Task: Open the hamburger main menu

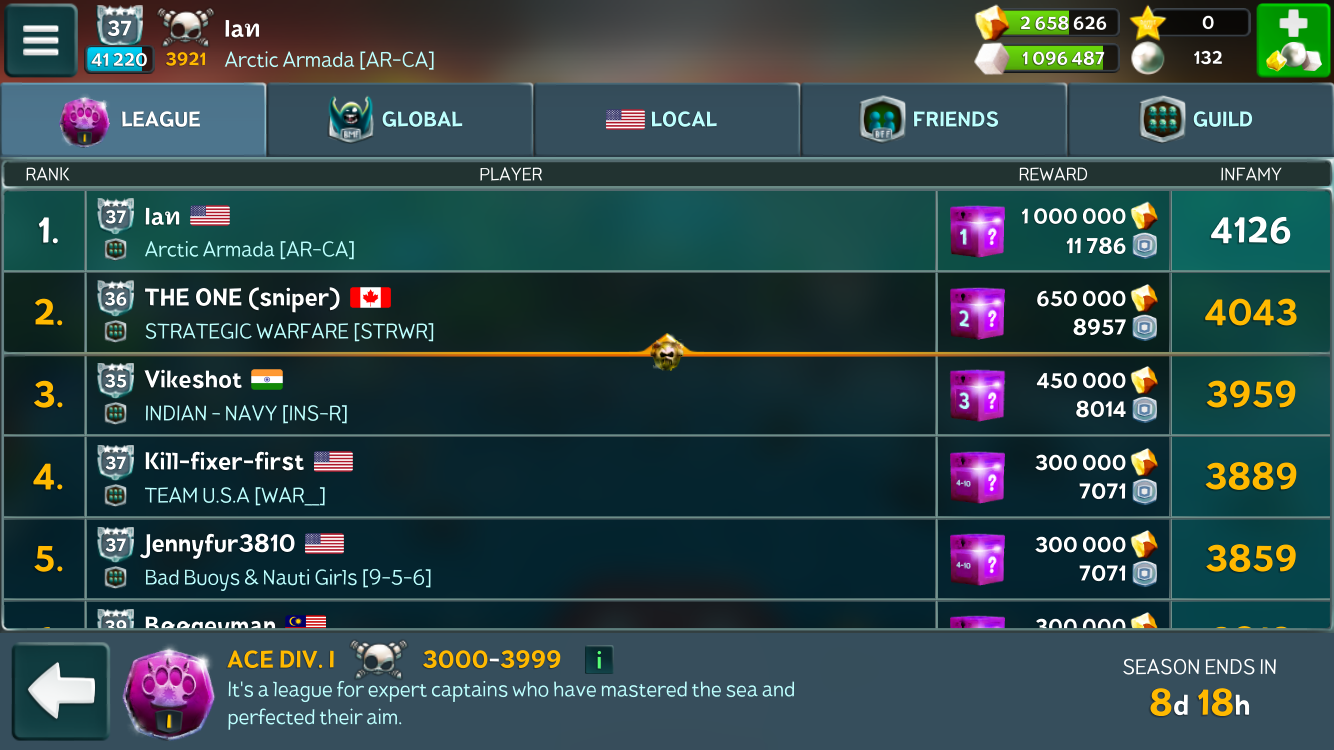Action: pos(41,41)
